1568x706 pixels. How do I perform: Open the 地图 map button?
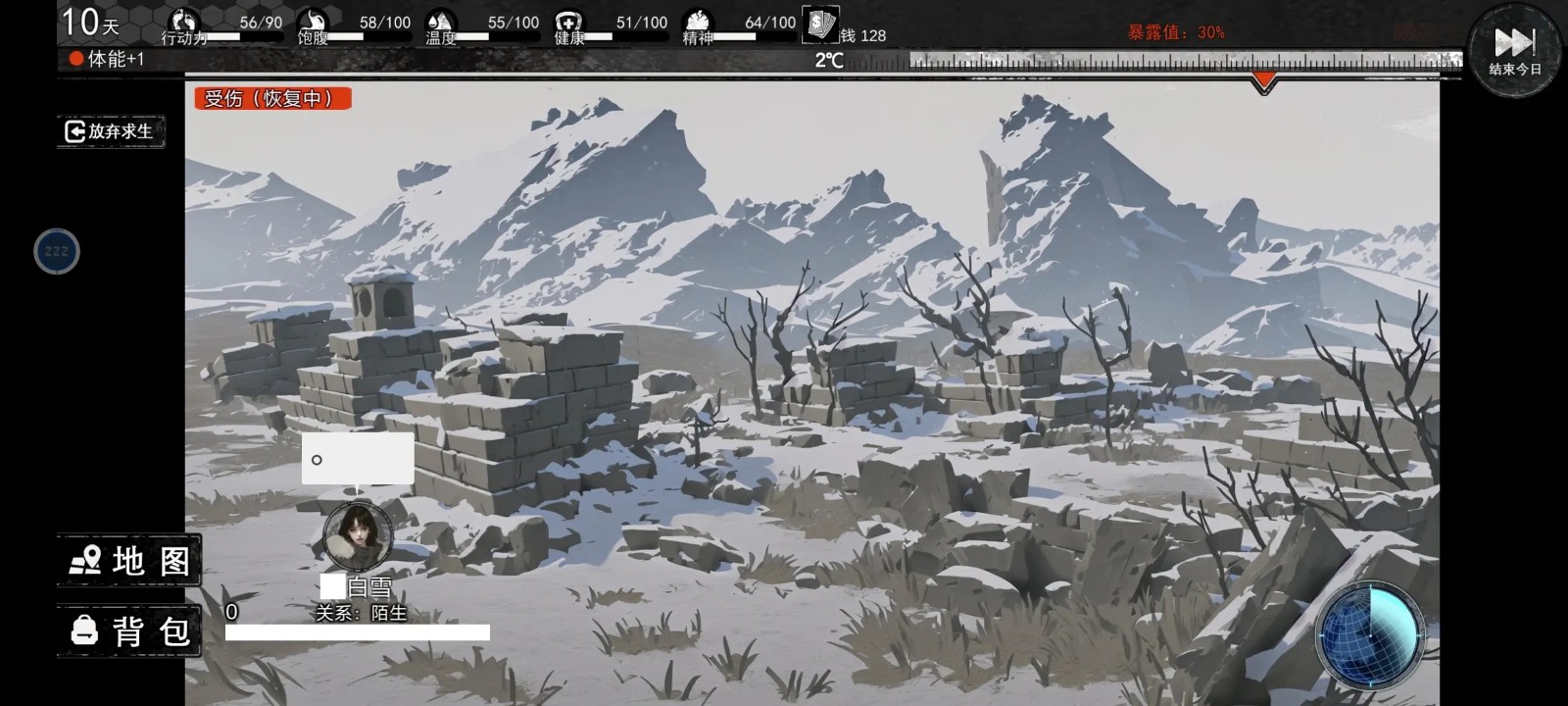coord(129,561)
